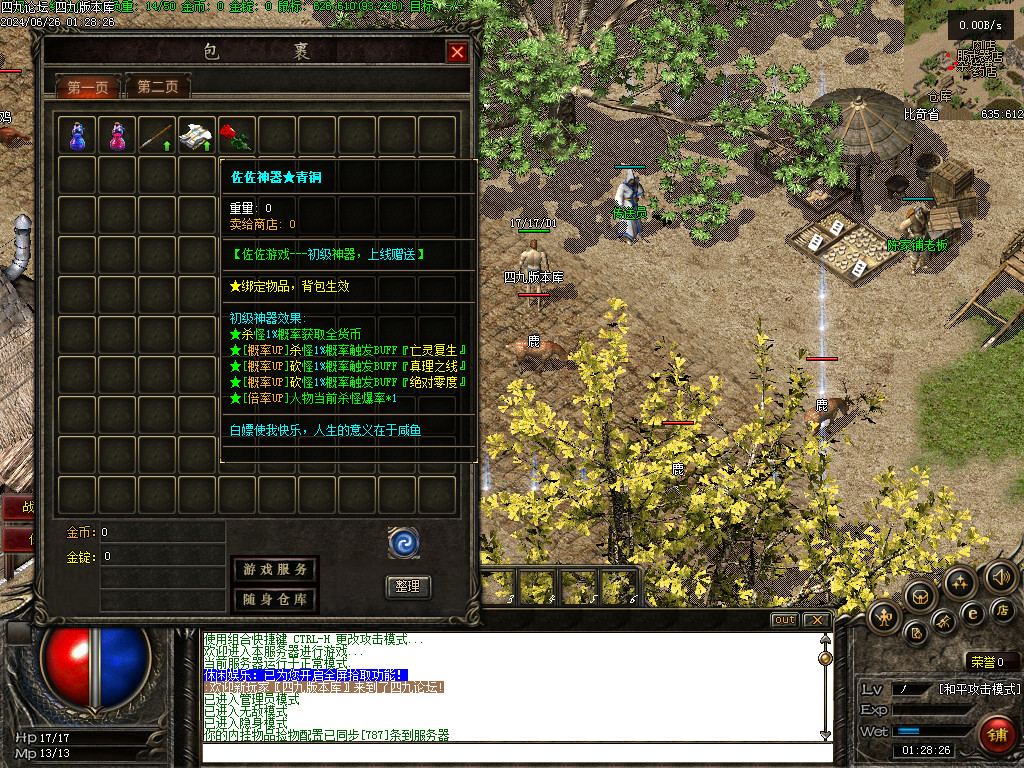The image size is (1024, 768).
Task: Toggle the sound speaker icon
Action: point(1000,577)
